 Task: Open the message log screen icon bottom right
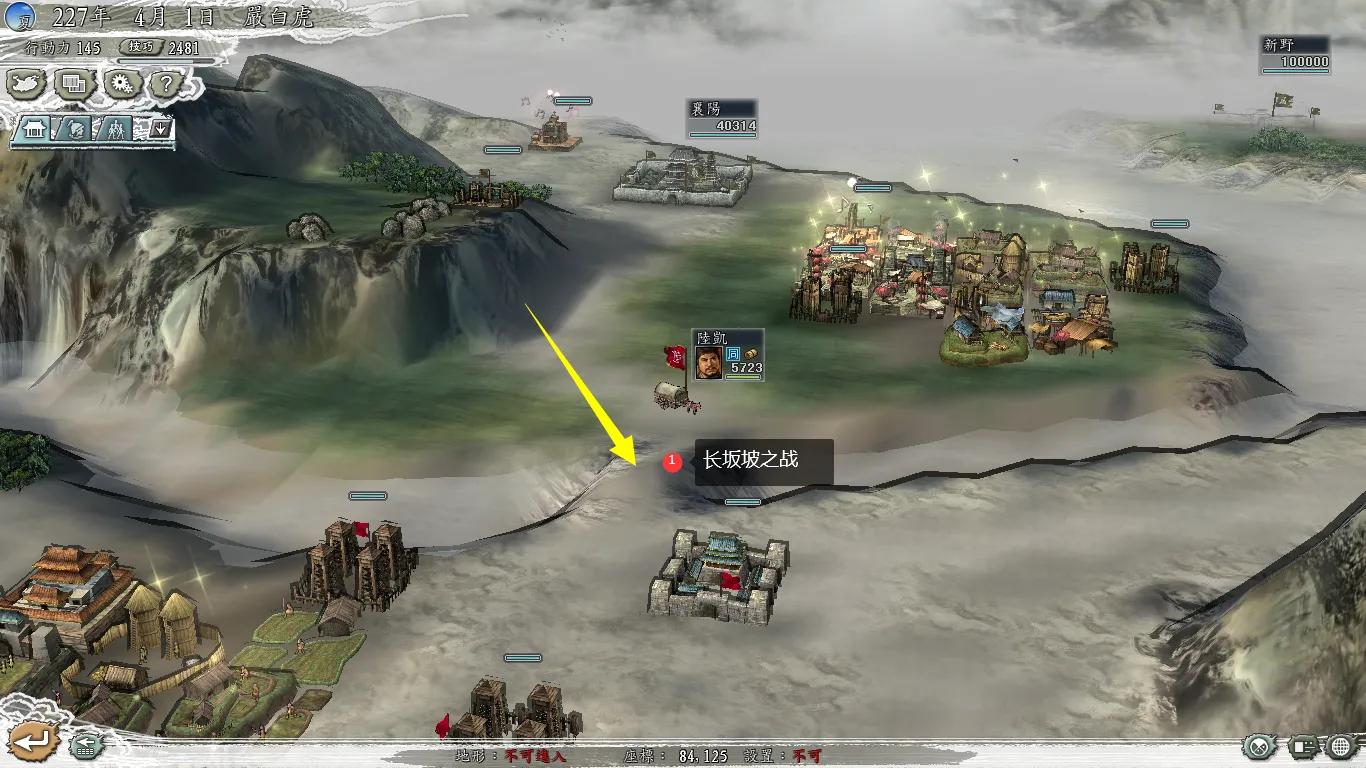[x=1304, y=744]
